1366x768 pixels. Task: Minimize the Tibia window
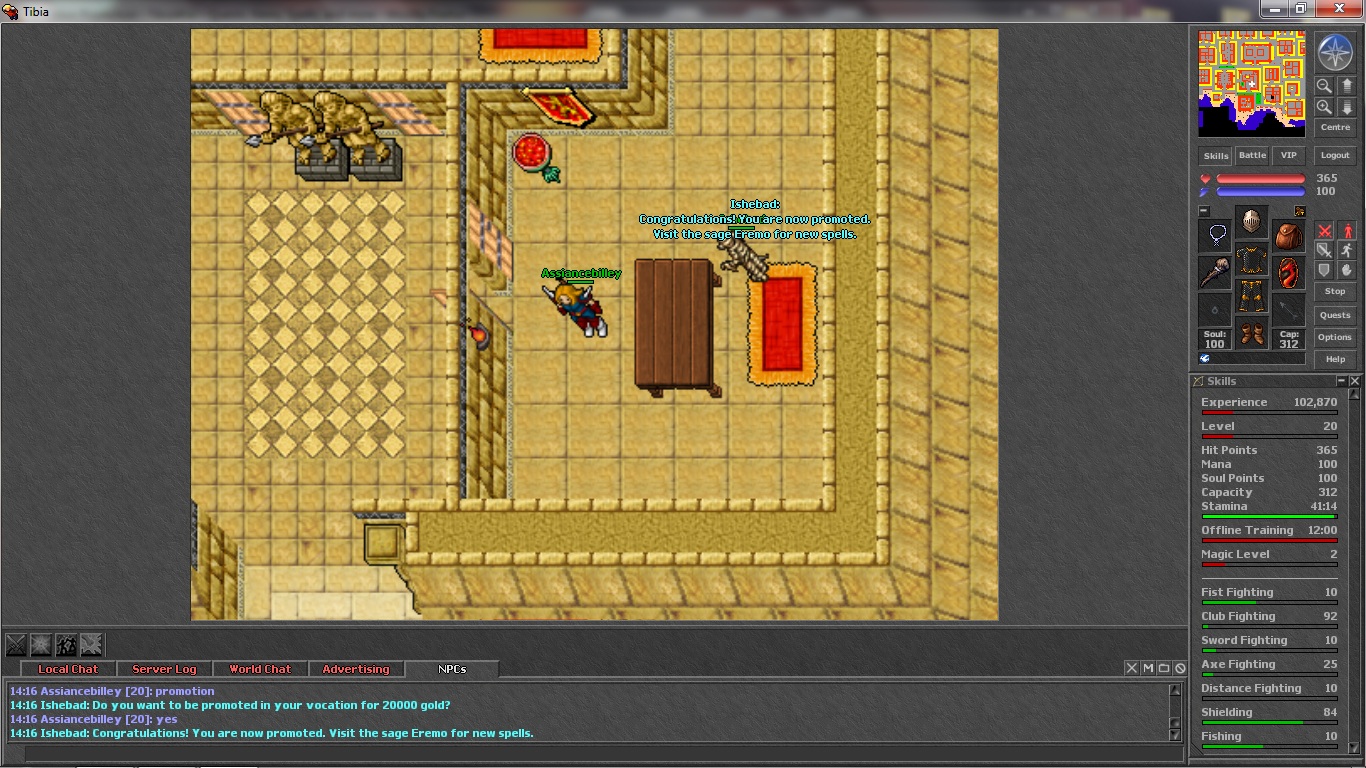point(1274,9)
